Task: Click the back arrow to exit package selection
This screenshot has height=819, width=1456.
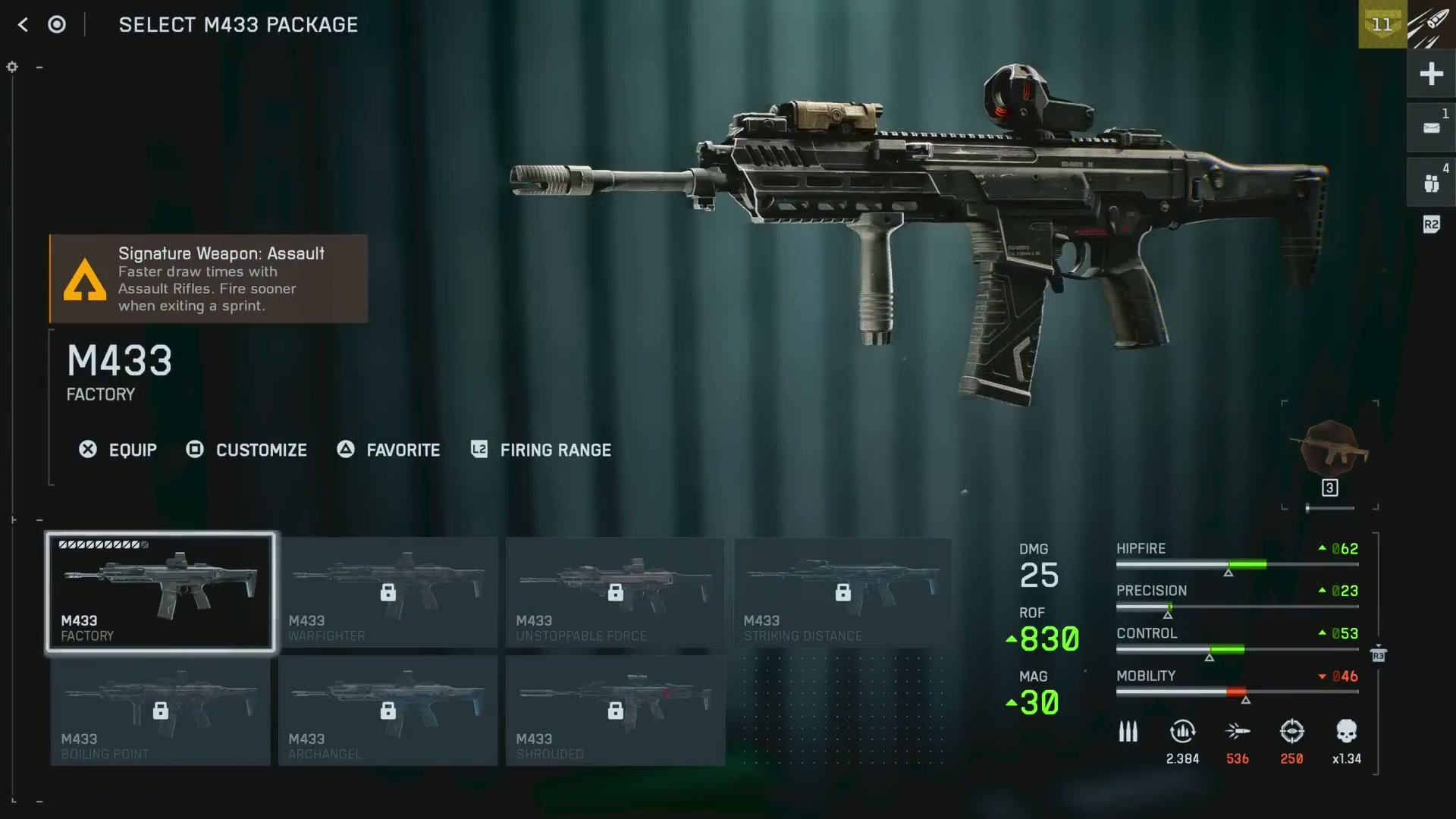Action: point(23,24)
